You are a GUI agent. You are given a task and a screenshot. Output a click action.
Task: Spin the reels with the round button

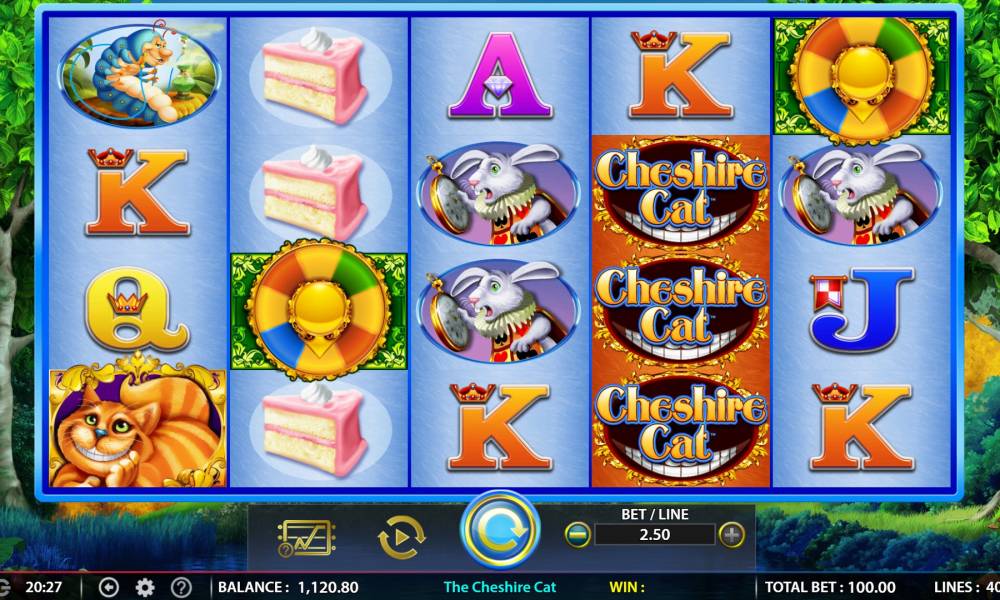499,532
